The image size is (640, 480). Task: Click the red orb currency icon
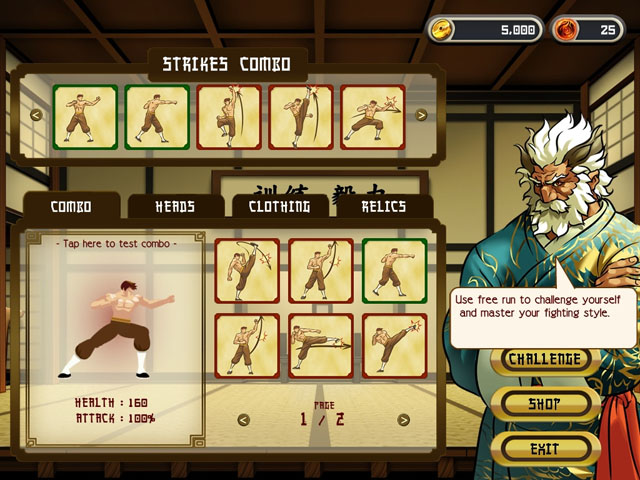point(565,30)
